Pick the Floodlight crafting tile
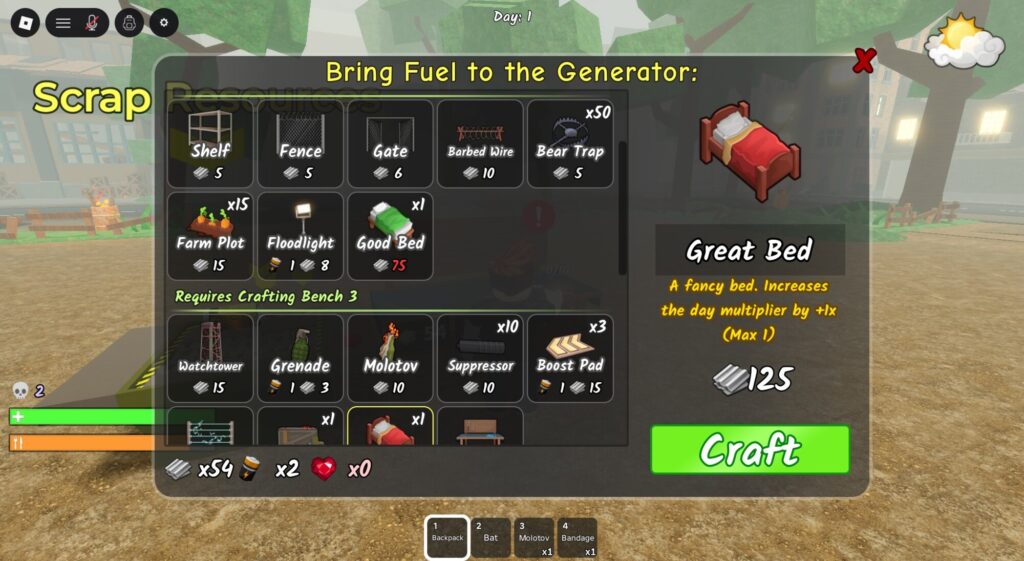This screenshot has width=1024, height=561. click(x=300, y=236)
